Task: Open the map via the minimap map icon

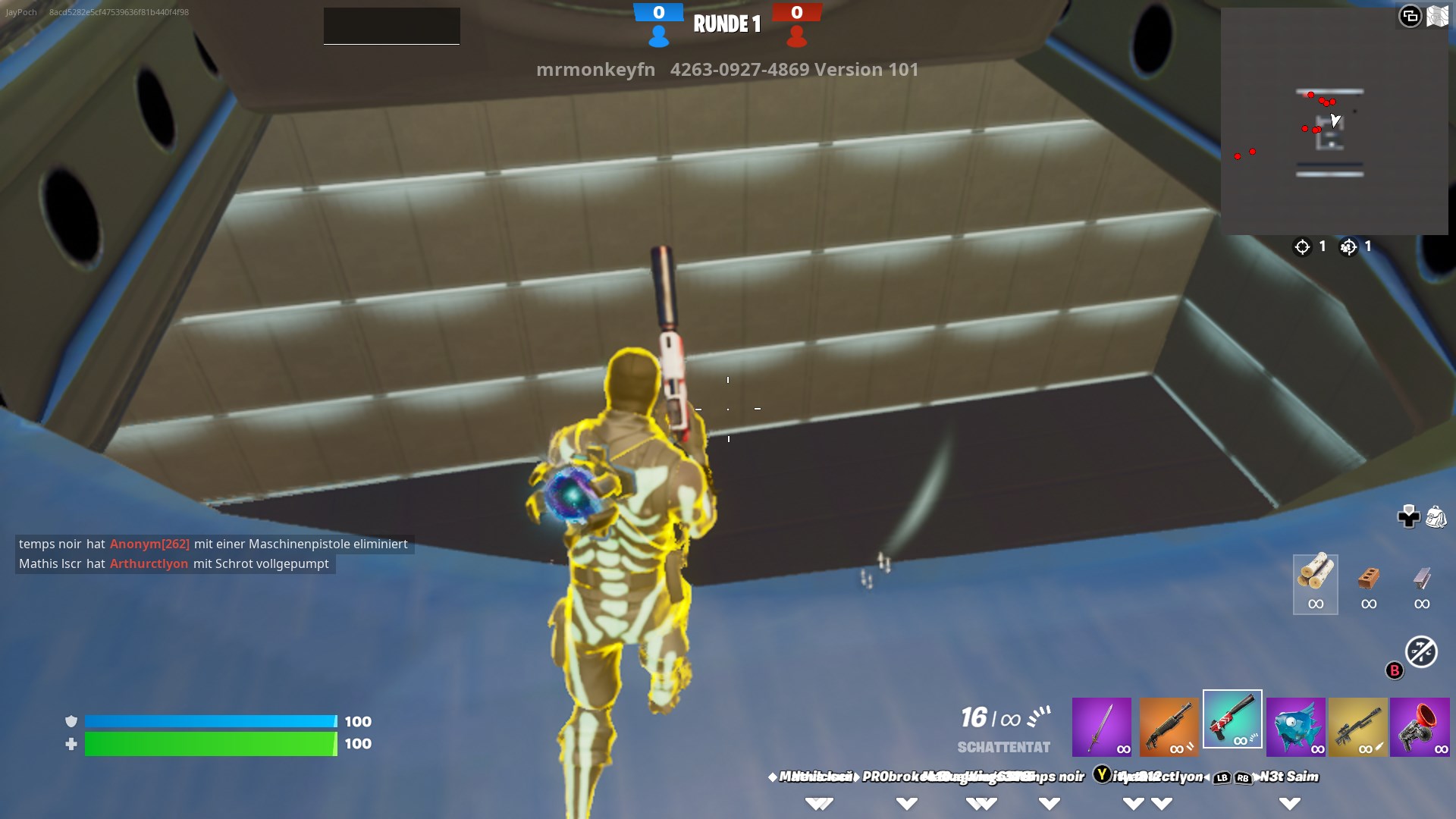Action: point(1437,14)
